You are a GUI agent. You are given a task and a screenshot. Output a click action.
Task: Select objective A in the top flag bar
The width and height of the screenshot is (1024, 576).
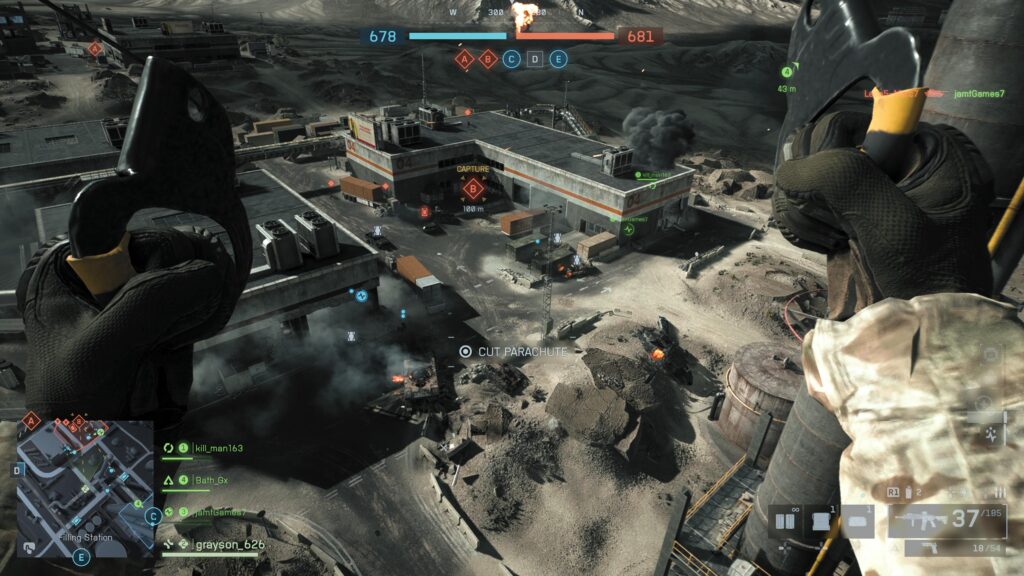[464, 59]
